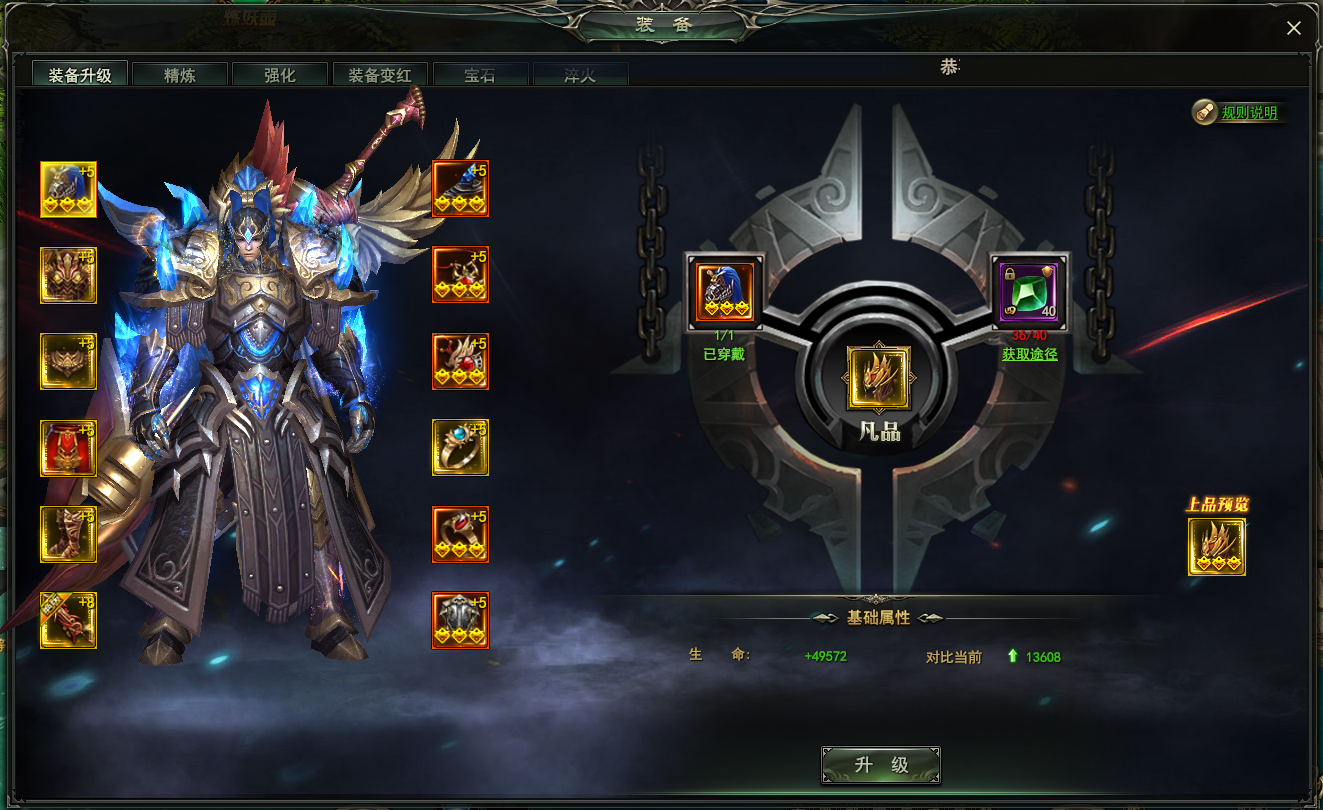This screenshot has height=810, width=1323.
Task: Open the 精炼 tab
Action: point(180,75)
